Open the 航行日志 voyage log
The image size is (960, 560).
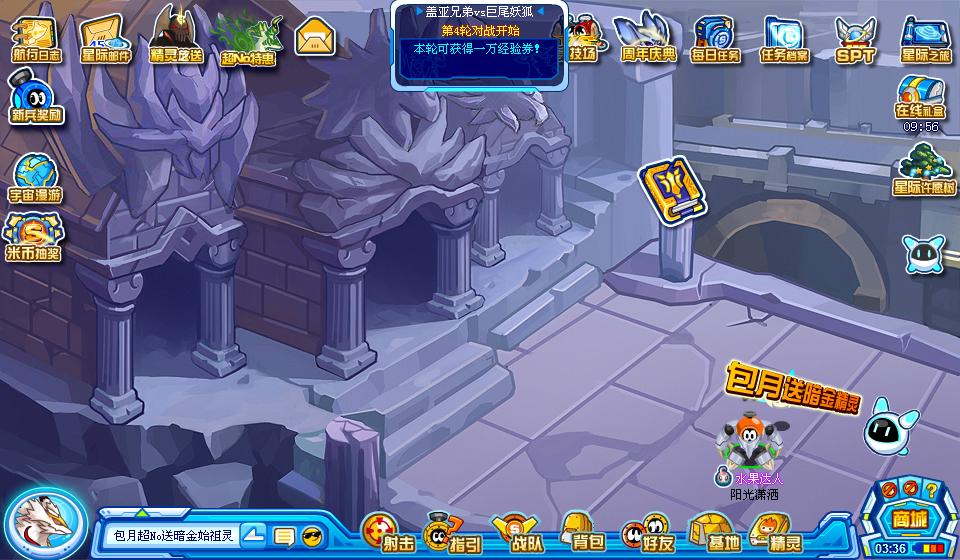pyautogui.click(x=36, y=38)
